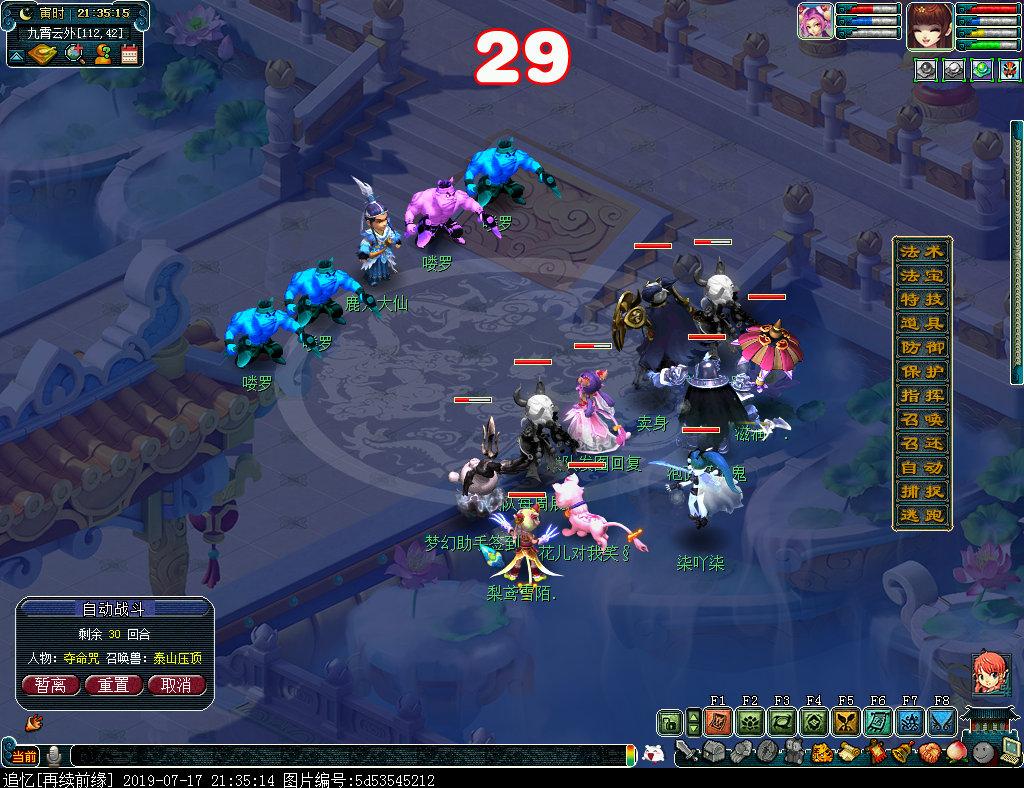Select the 道具 item command
Viewport: 1024px width, 788px height.
click(921, 323)
